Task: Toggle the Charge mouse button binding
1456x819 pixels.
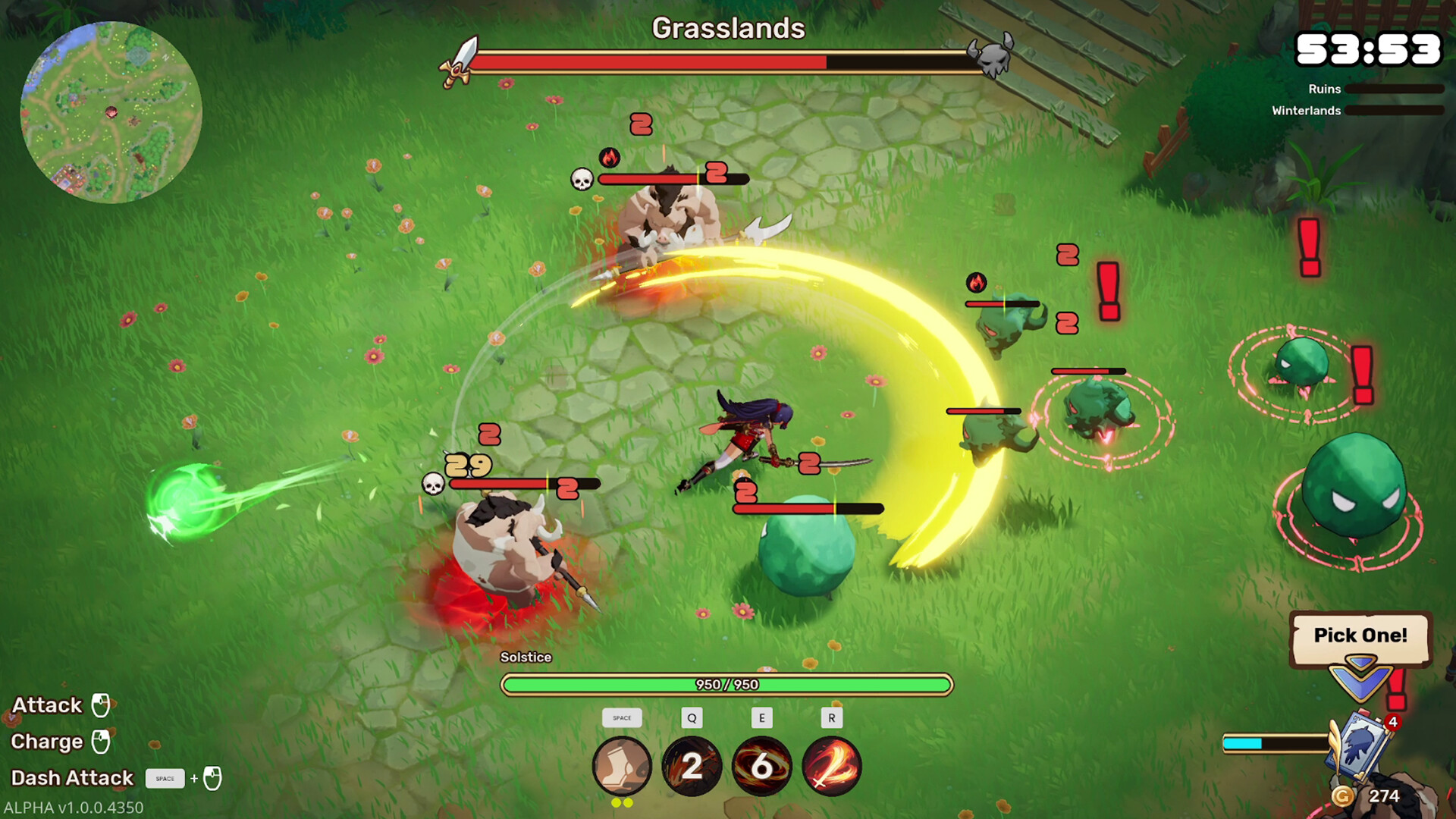Action: pyautogui.click(x=102, y=742)
